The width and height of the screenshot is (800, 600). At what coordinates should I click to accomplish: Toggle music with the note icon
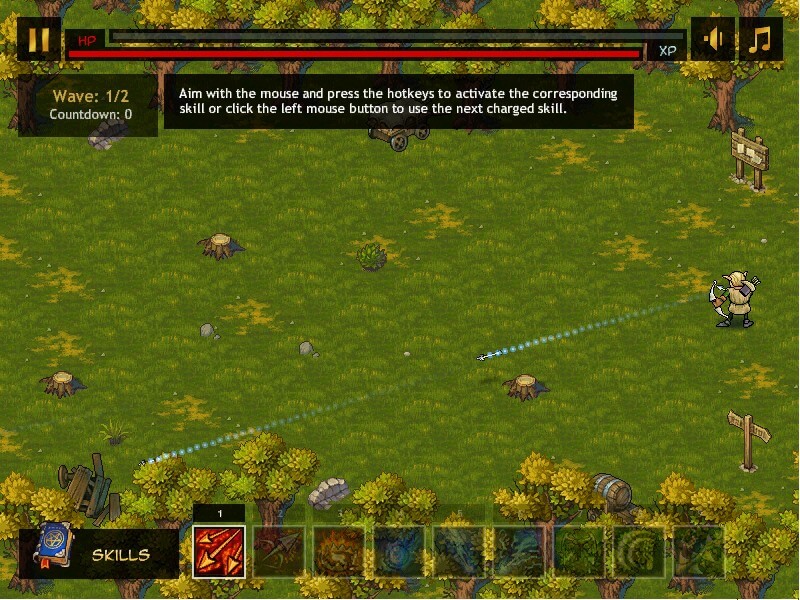[761, 39]
